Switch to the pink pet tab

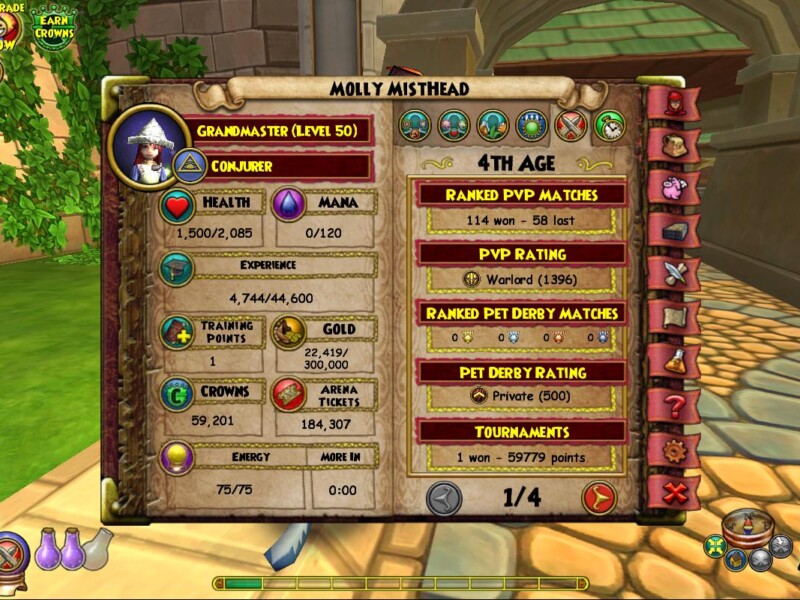coord(672,187)
